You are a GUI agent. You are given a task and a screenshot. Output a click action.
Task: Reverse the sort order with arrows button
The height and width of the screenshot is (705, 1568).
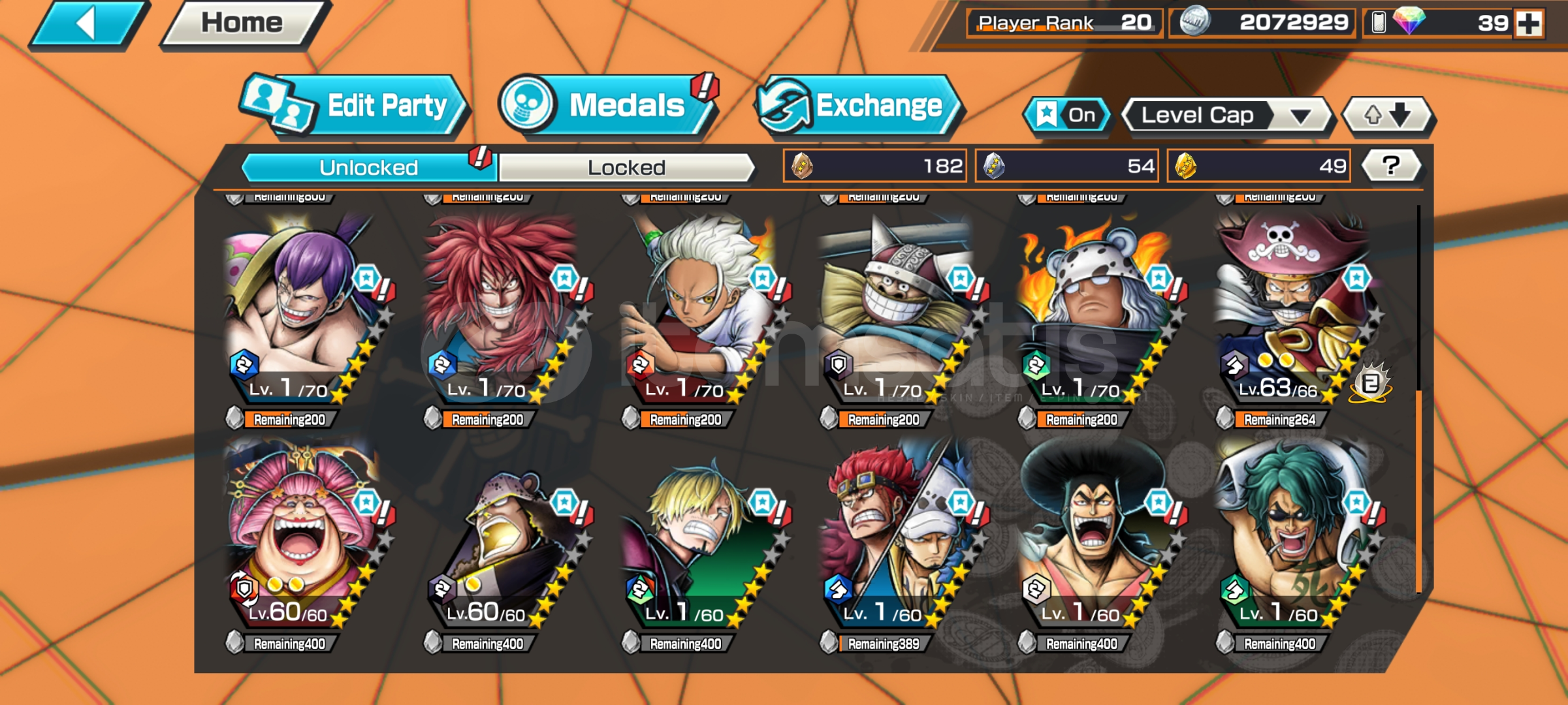(x=1387, y=116)
